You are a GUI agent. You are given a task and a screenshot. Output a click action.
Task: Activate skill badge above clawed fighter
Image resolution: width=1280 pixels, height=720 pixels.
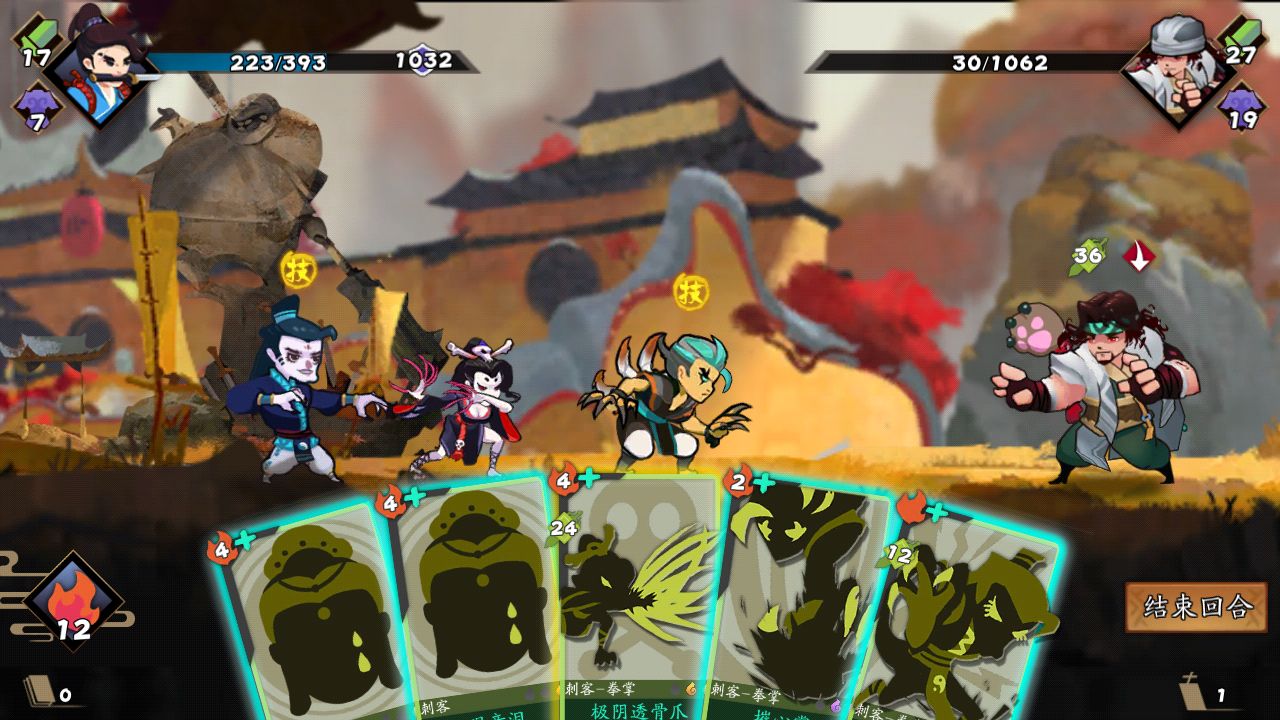pyautogui.click(x=691, y=292)
